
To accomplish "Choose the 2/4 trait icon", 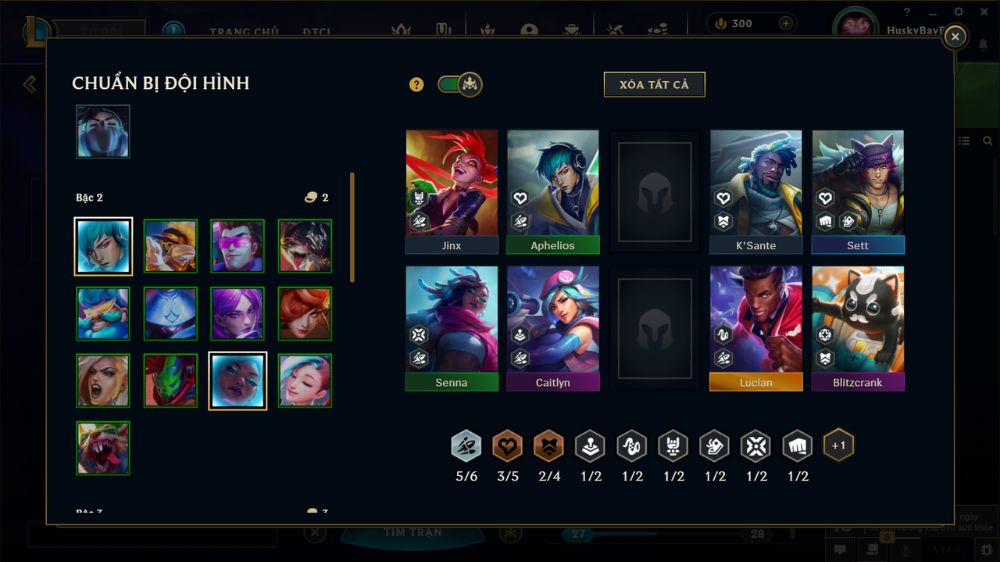I will 549,446.
